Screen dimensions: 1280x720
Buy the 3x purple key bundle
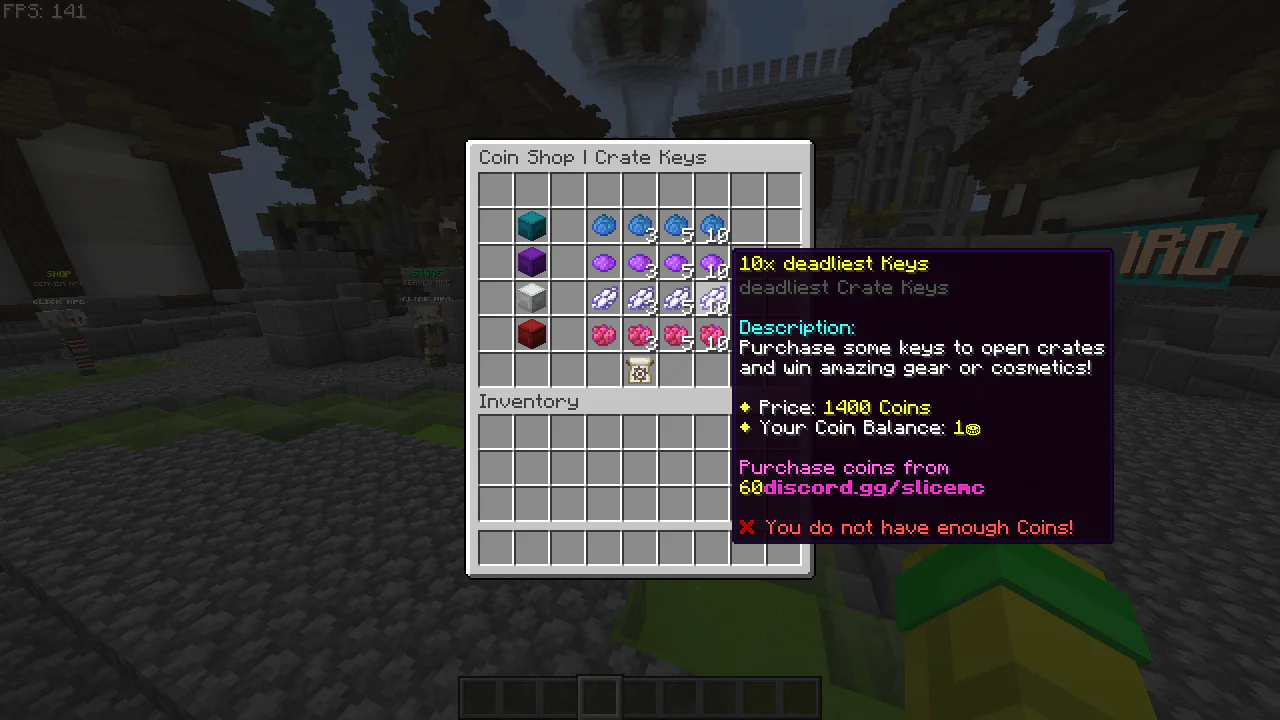tap(639, 261)
